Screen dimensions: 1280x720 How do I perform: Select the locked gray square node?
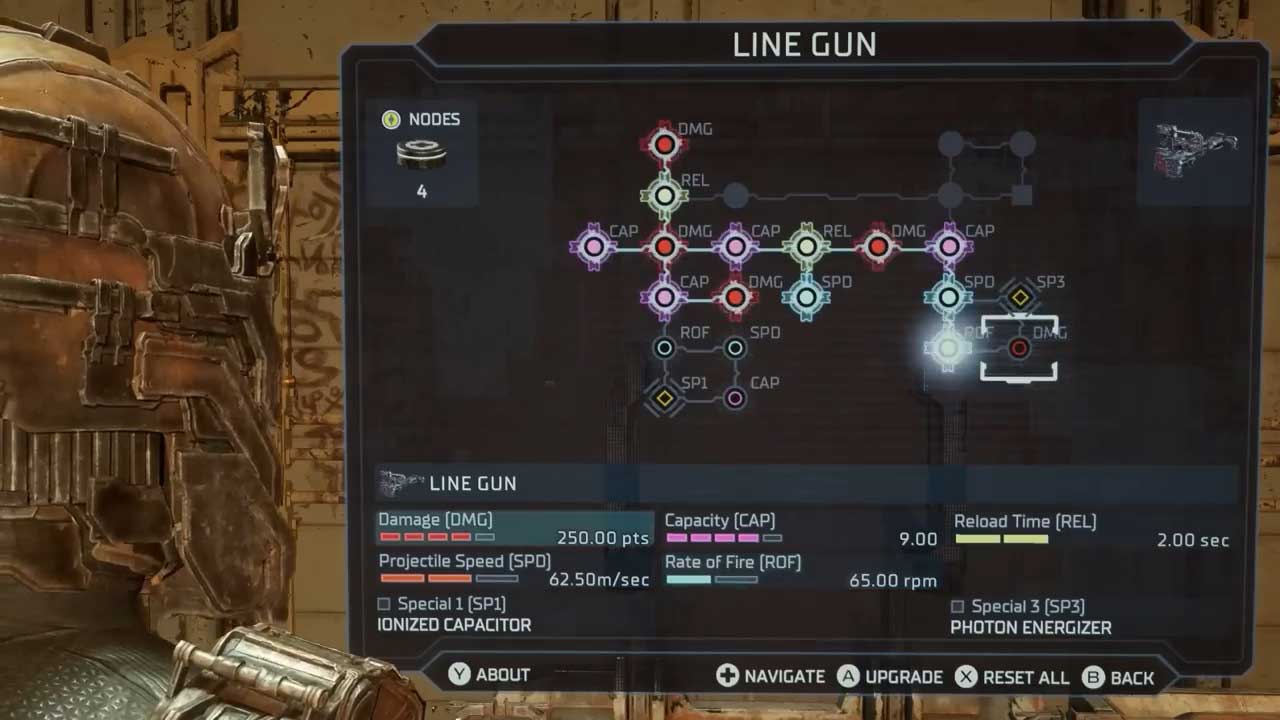(x=1021, y=195)
